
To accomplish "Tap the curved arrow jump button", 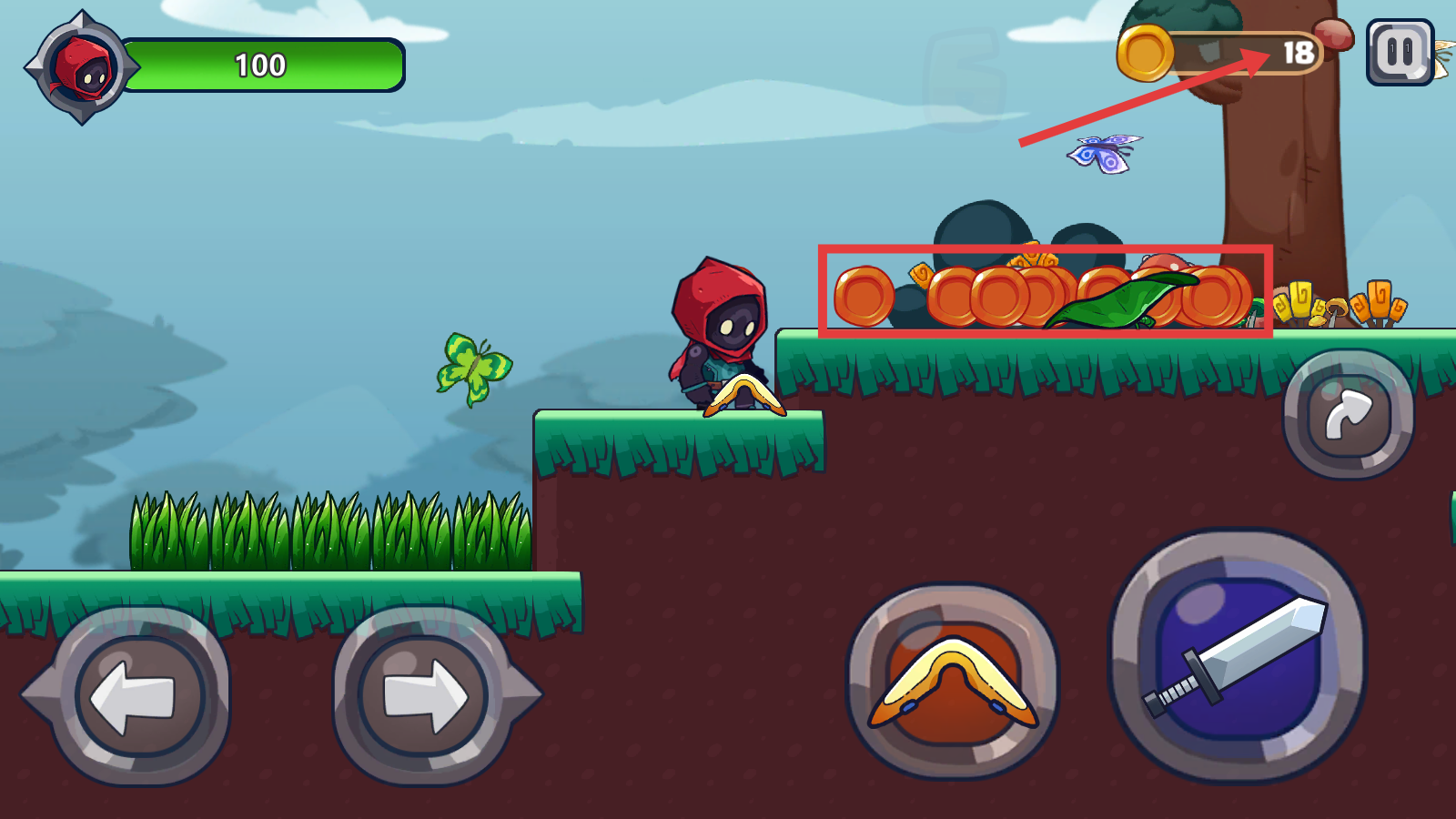I will [1348, 414].
